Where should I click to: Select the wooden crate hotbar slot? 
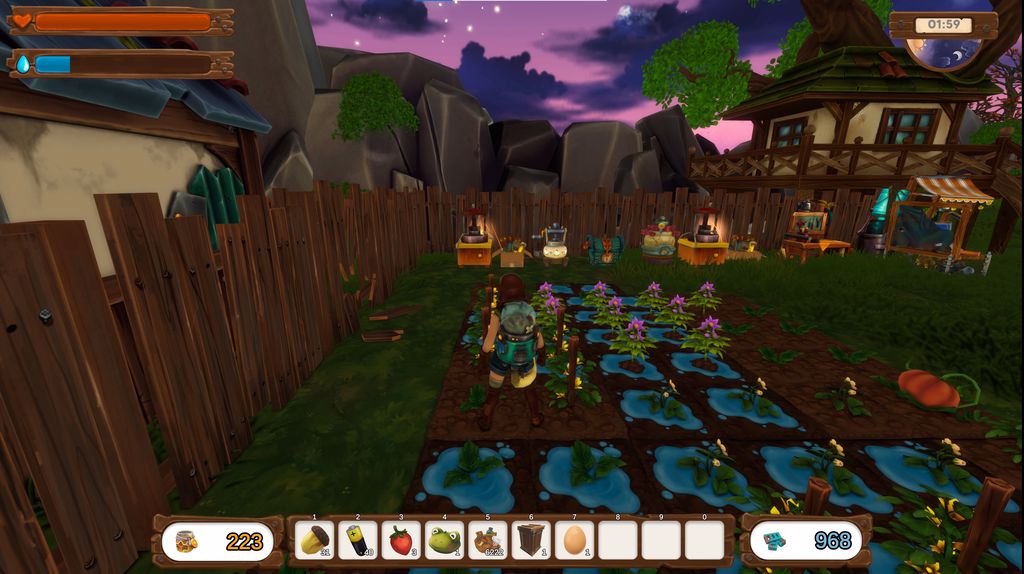click(531, 541)
